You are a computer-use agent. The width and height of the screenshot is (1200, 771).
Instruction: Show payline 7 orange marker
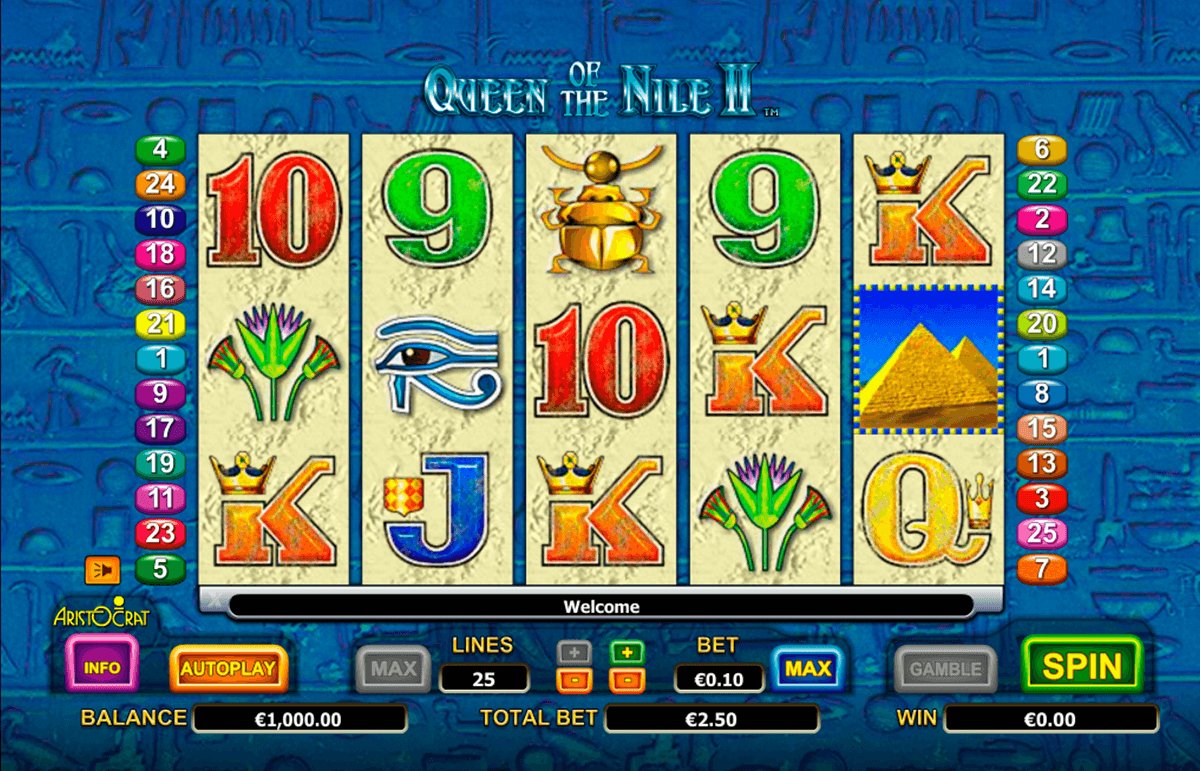[1041, 569]
